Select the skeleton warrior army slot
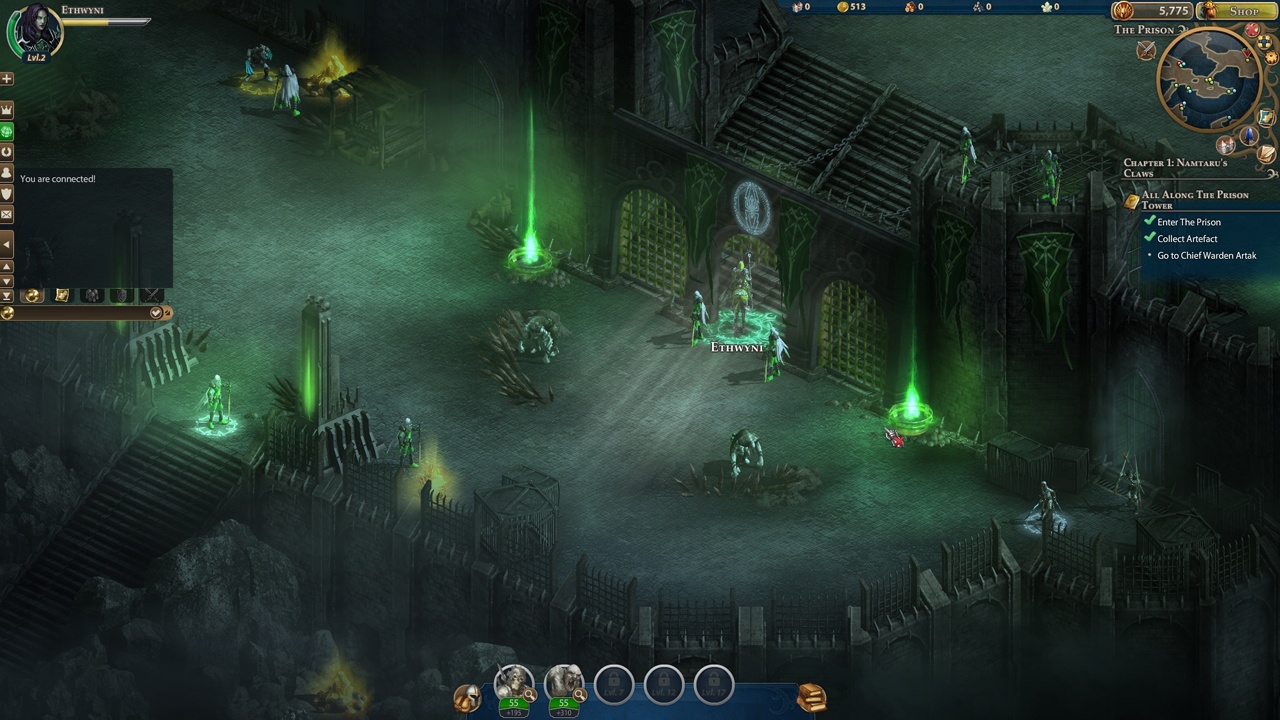Screen dimensions: 1280x720 pyautogui.click(x=513, y=684)
